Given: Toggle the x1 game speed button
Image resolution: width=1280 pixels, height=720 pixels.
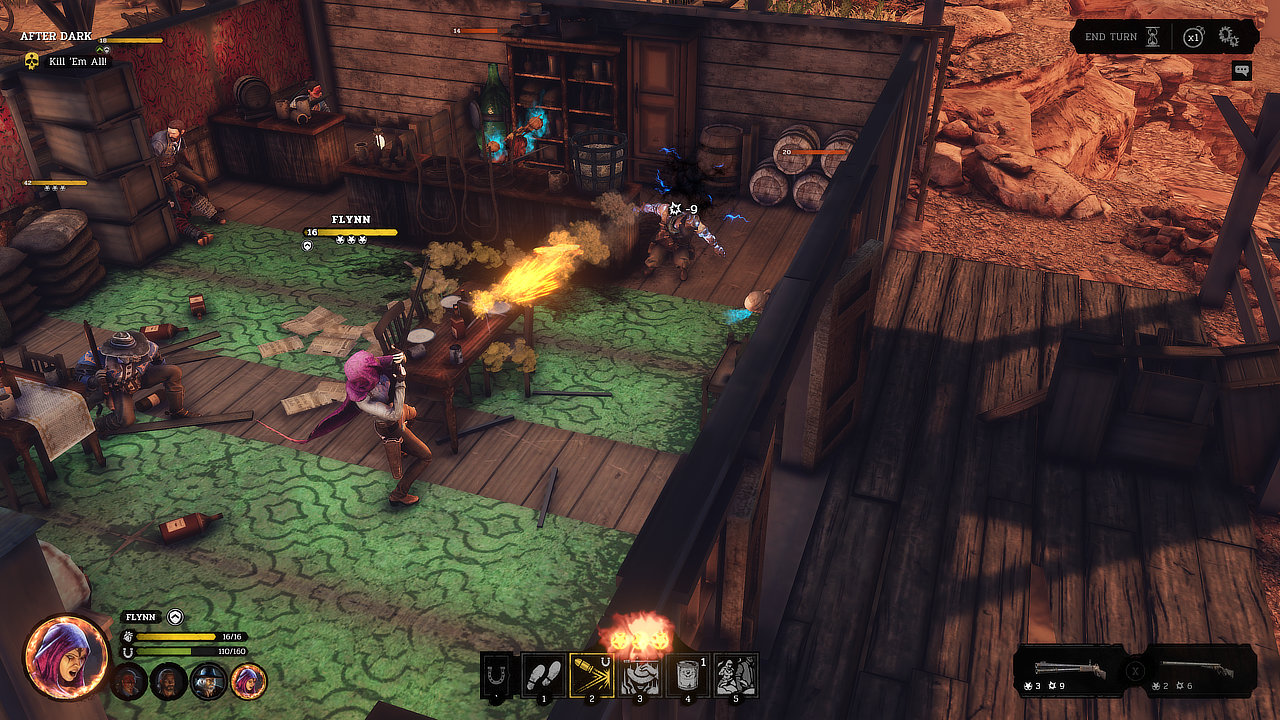Looking at the screenshot, I should pyautogui.click(x=1193, y=37).
